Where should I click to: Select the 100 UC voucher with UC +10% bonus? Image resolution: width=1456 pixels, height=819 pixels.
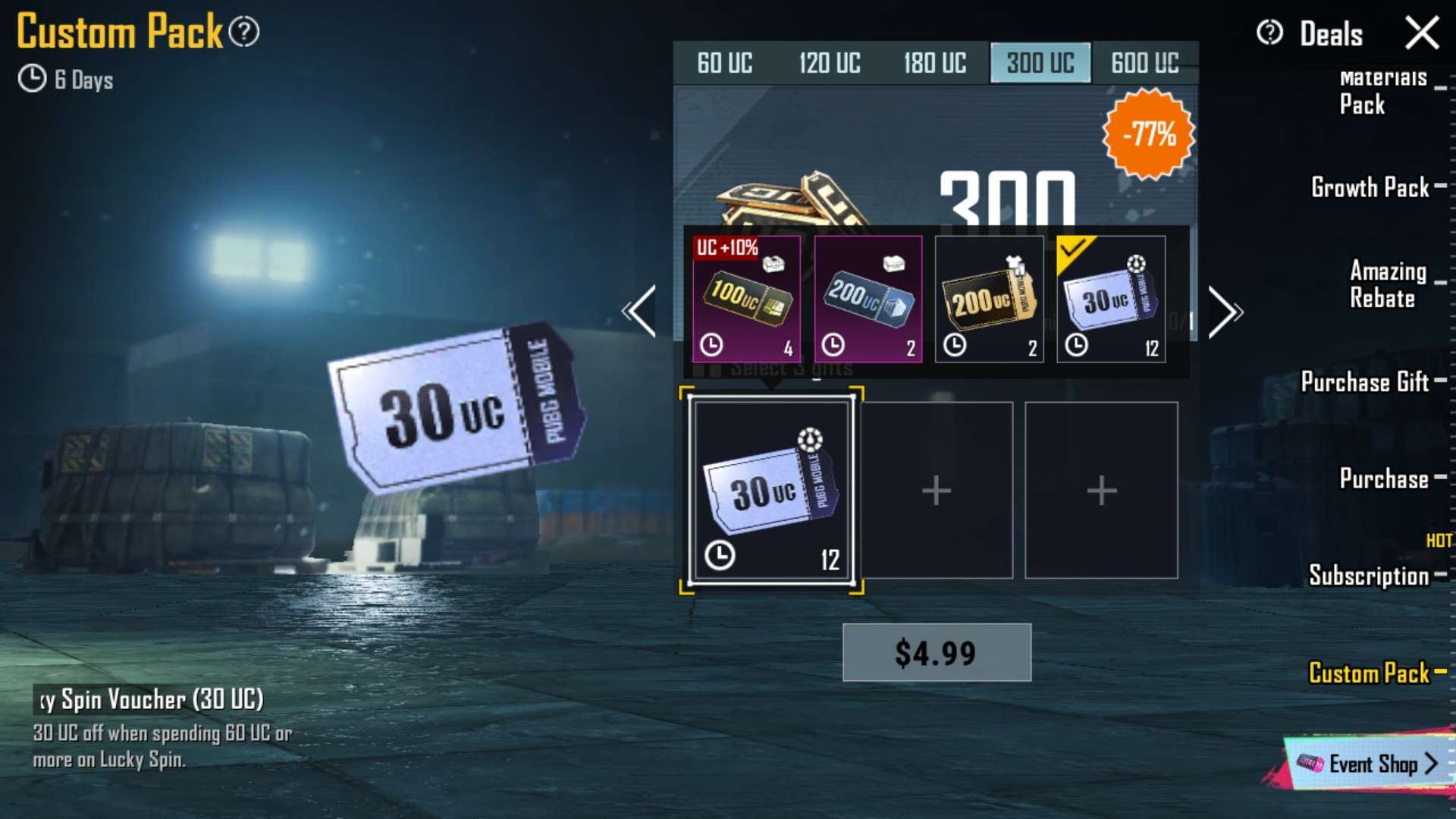pyautogui.click(x=747, y=300)
